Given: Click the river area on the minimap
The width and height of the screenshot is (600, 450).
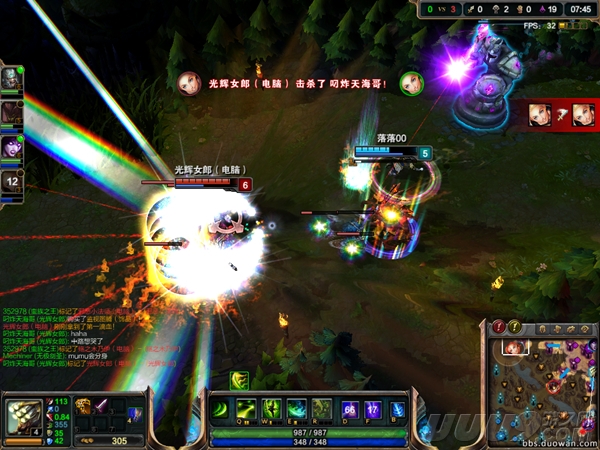Looking at the screenshot, I should (x=546, y=391).
